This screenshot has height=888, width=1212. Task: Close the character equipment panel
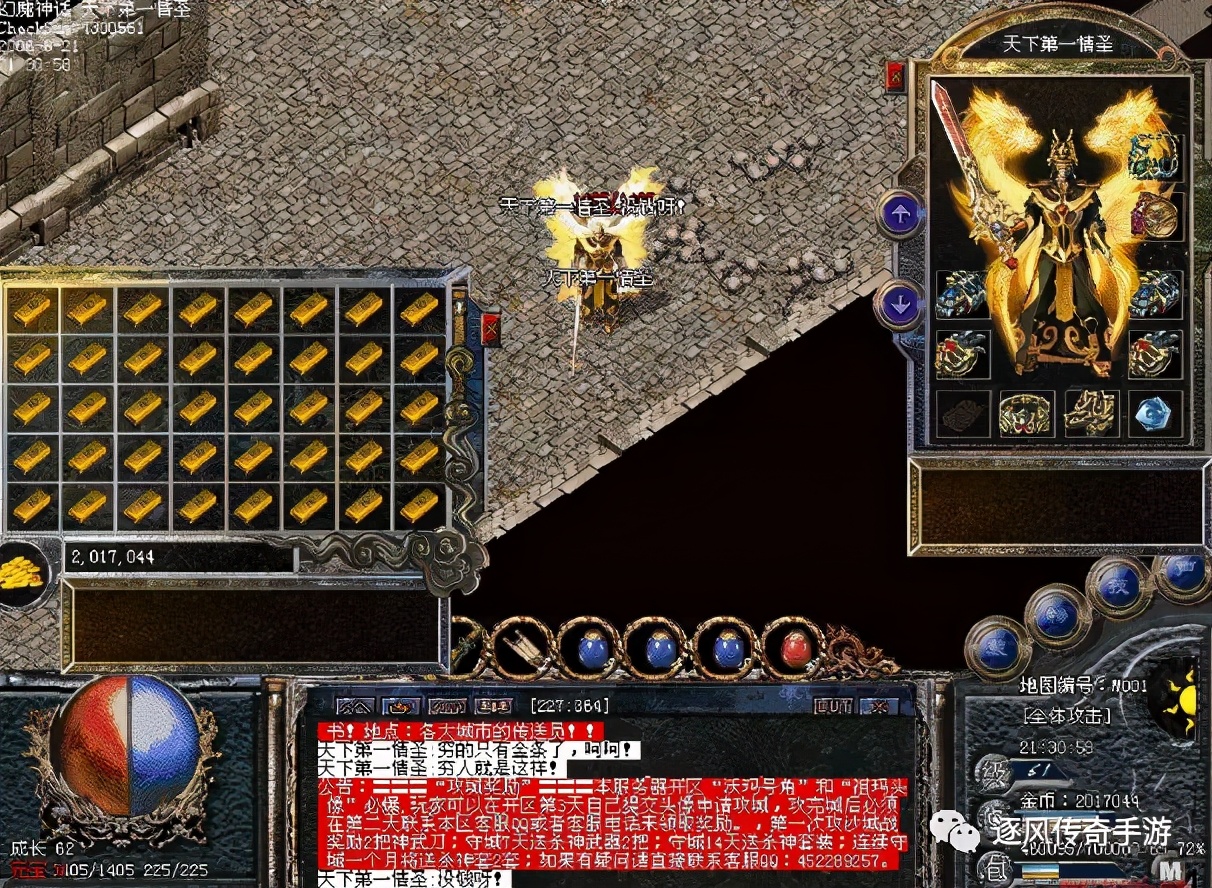pos(896,76)
